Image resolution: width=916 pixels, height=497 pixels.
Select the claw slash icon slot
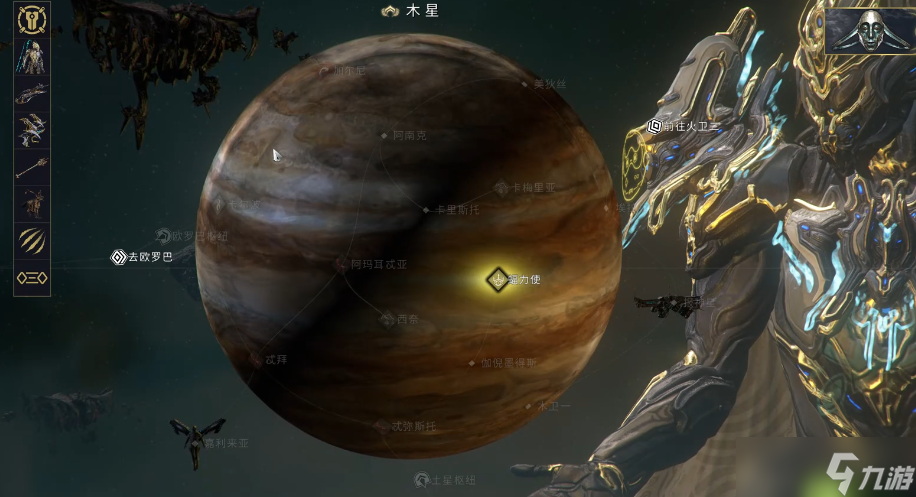[31, 241]
